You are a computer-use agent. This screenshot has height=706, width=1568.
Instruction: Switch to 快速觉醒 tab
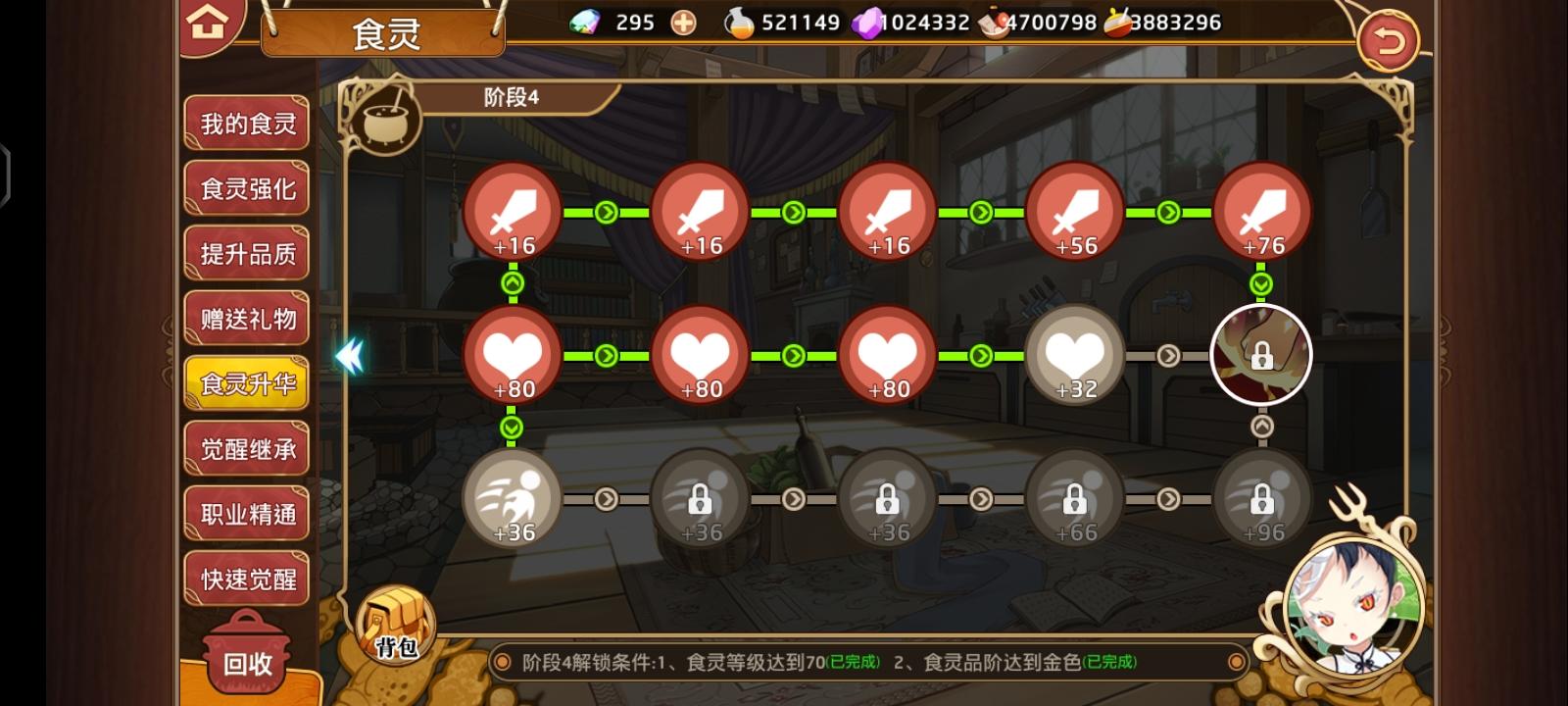246,579
